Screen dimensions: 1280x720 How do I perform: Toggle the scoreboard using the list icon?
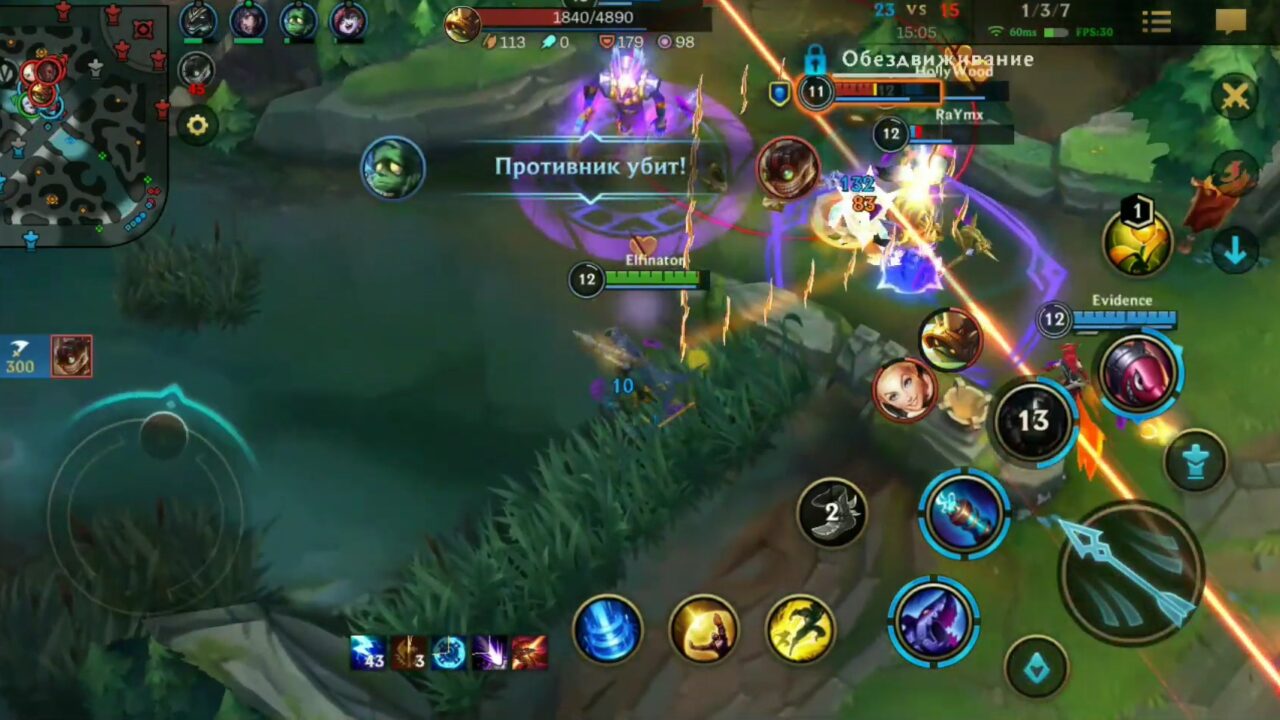point(1156,22)
